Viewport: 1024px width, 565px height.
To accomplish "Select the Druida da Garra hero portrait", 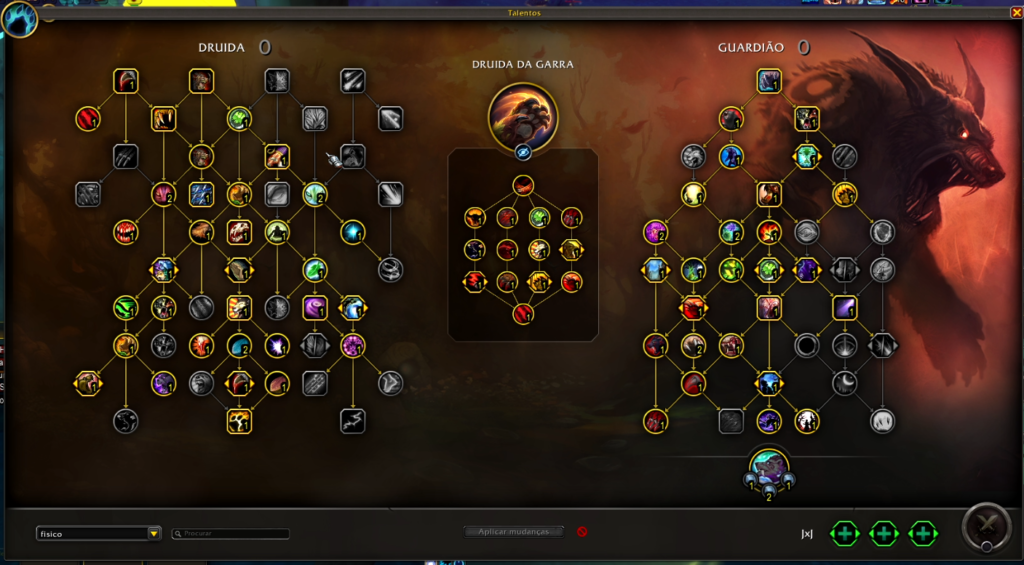I will point(523,116).
